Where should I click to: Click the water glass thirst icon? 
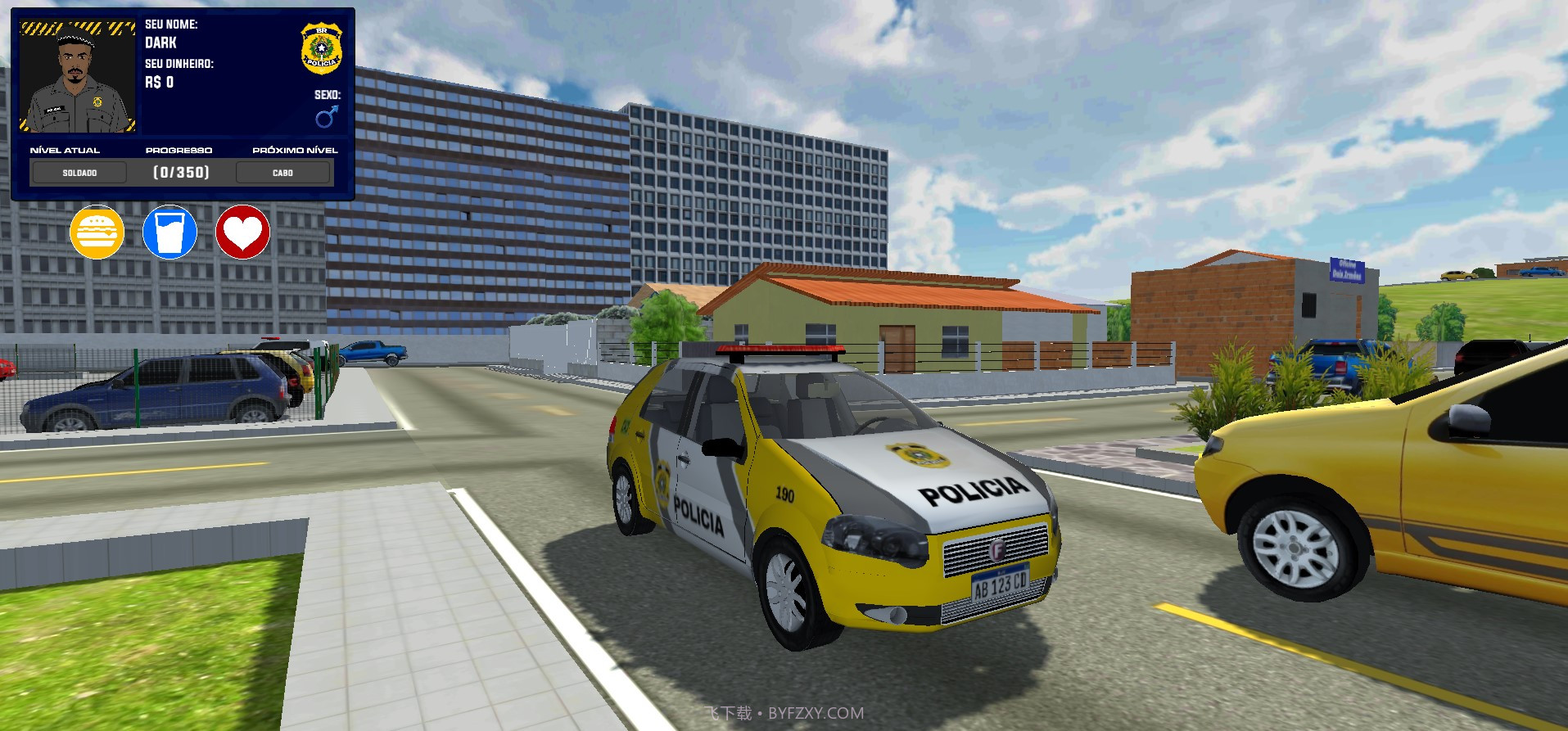(x=169, y=232)
